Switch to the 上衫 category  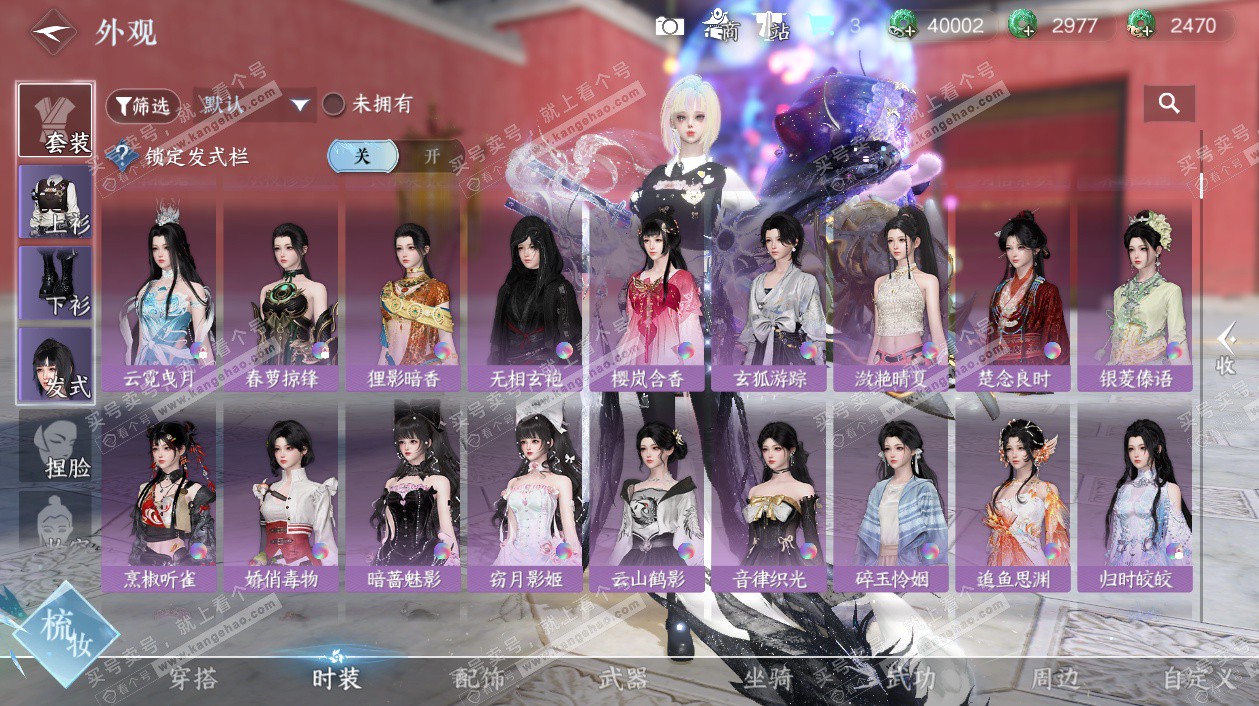pyautogui.click(x=56, y=201)
